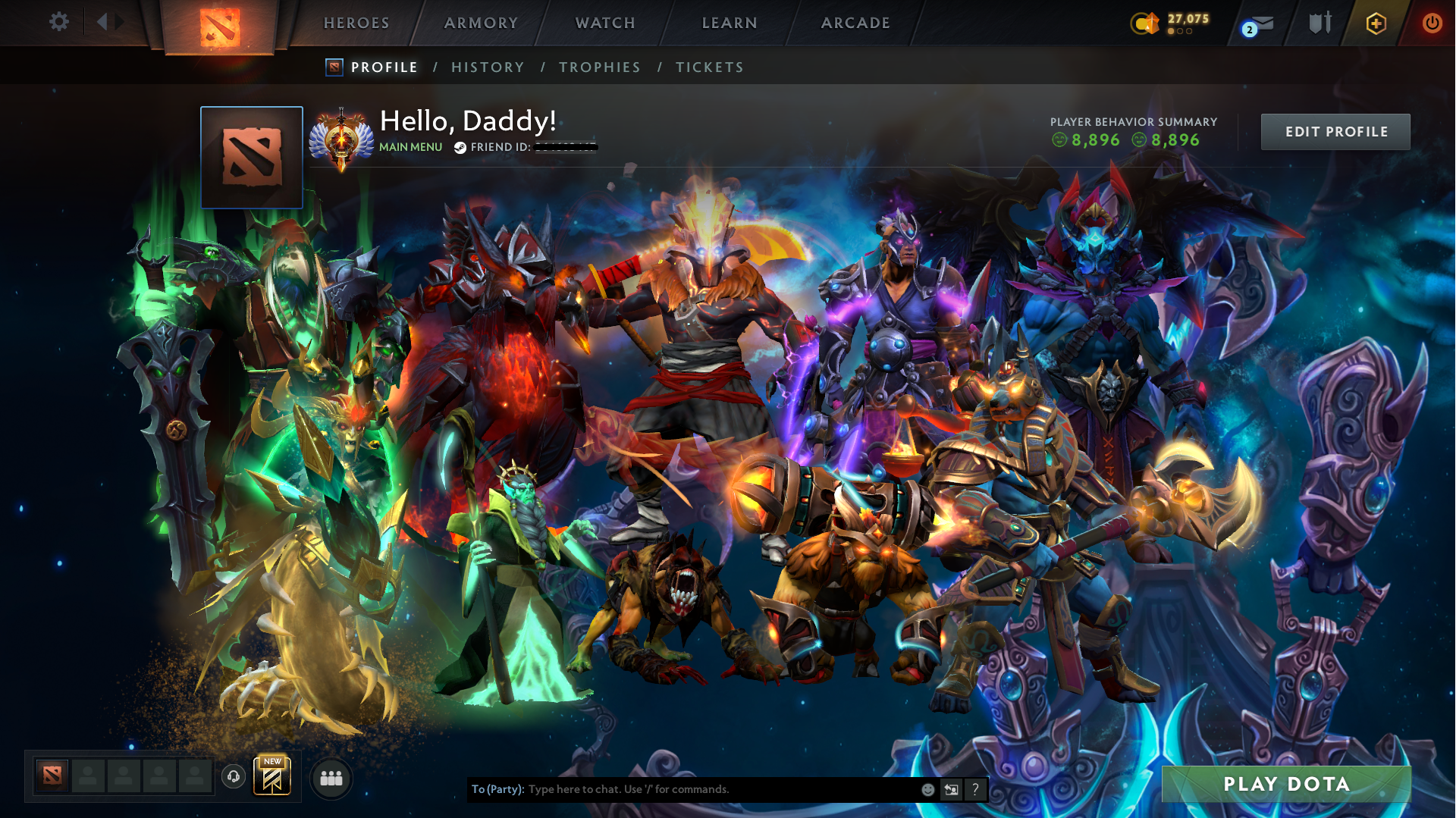The image size is (1456, 818).
Task: Switch to the HISTORY tab
Action: pos(488,67)
